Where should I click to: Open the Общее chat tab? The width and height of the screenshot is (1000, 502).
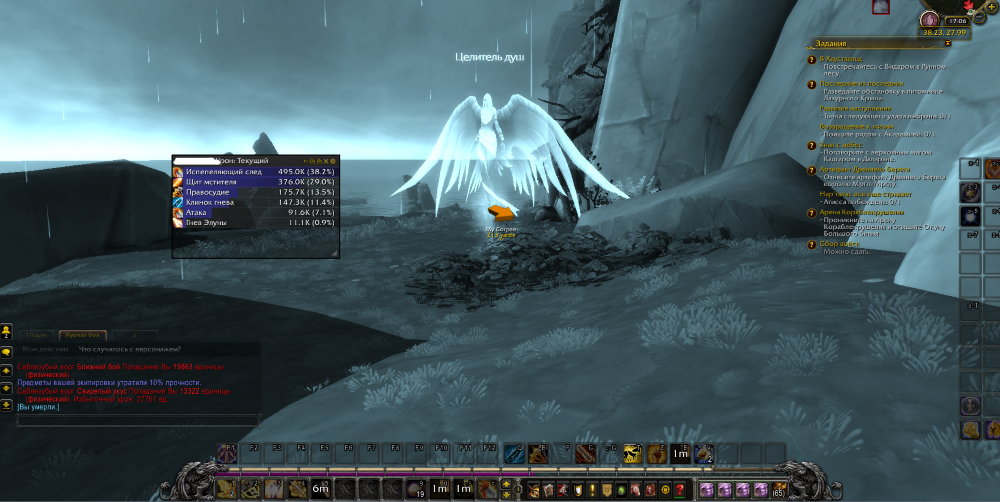[36, 334]
